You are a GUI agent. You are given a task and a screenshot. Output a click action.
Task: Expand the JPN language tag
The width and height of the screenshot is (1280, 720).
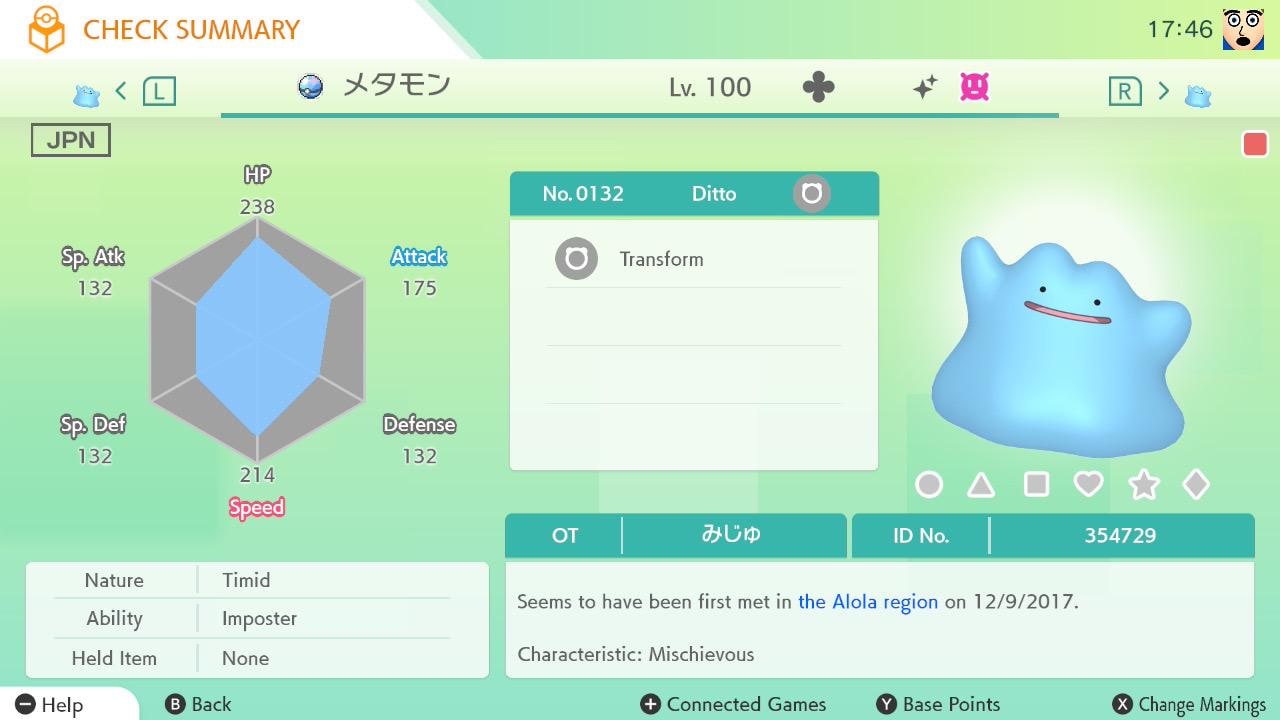coord(69,139)
